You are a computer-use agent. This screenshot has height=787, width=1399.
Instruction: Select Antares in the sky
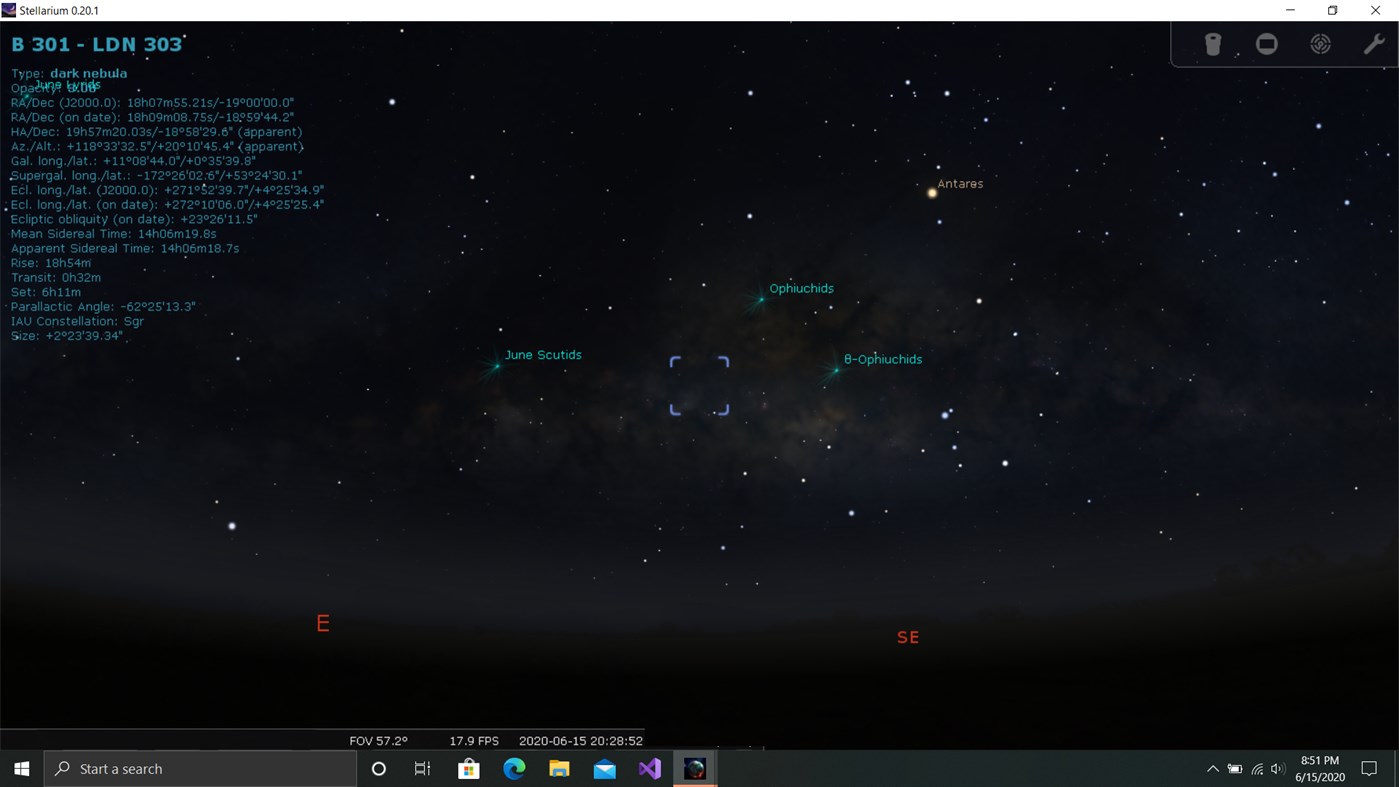pos(932,193)
